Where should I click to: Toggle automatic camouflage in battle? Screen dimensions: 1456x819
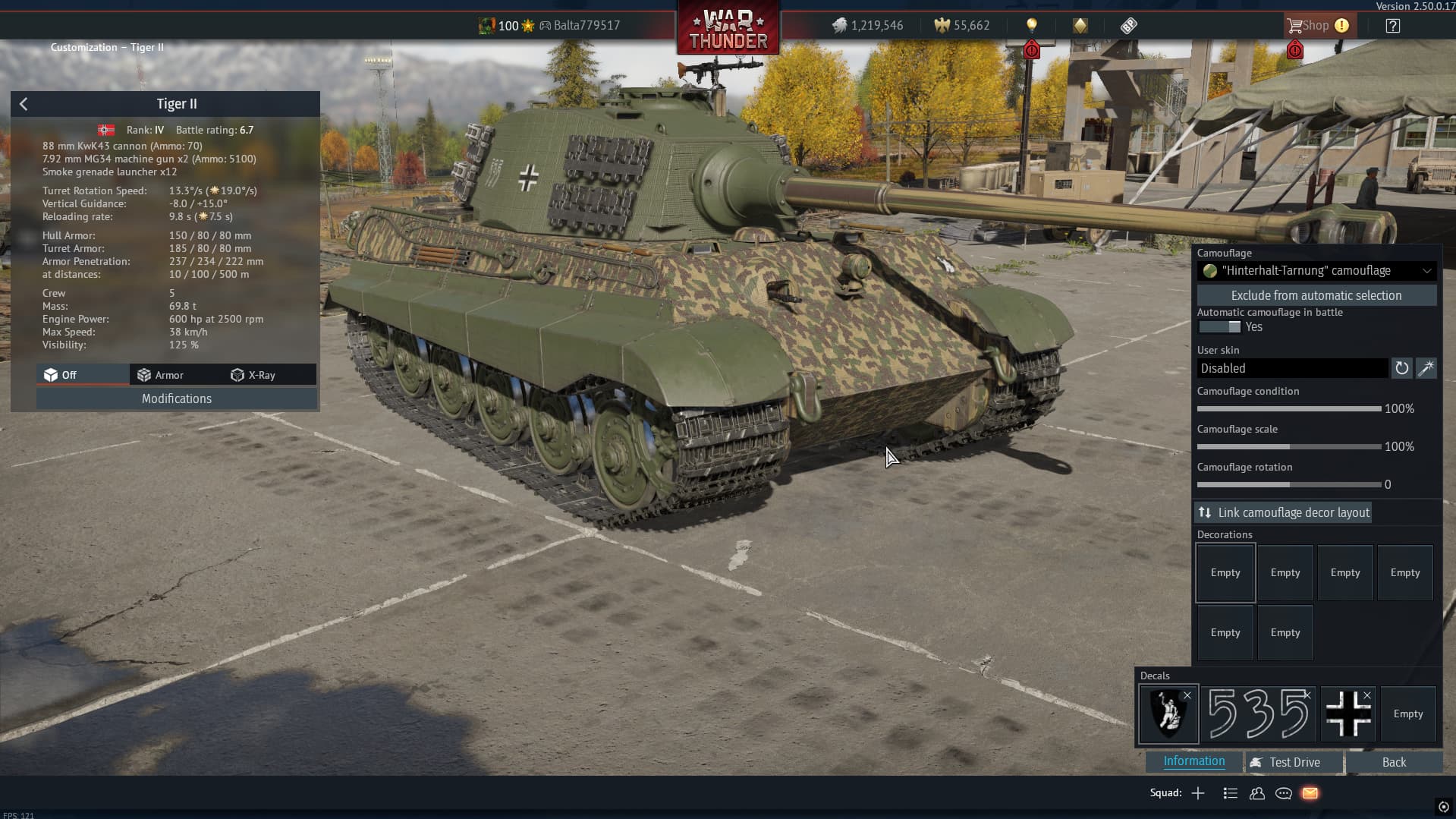point(1219,327)
